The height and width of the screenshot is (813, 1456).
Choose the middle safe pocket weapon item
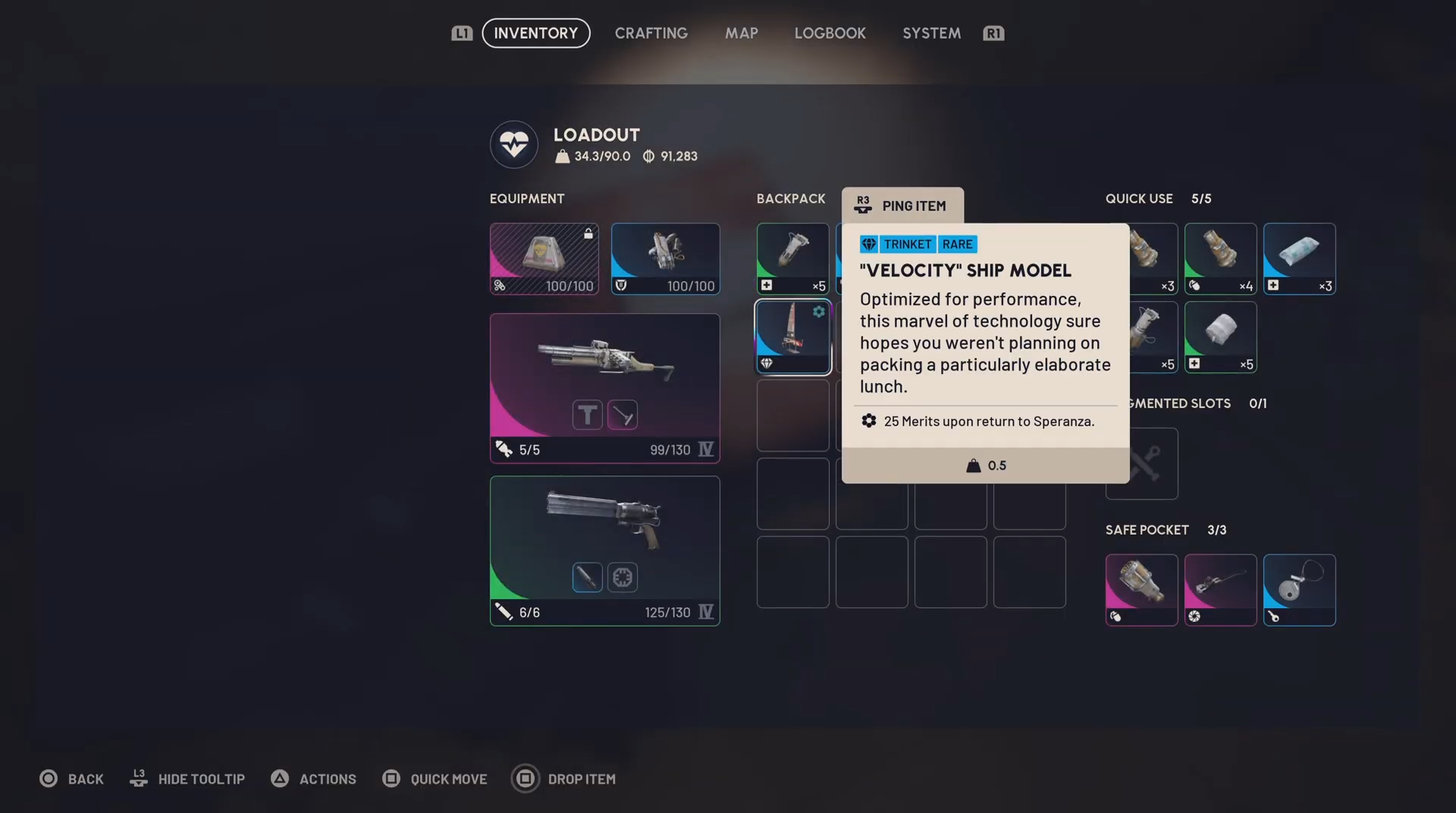(x=1220, y=589)
